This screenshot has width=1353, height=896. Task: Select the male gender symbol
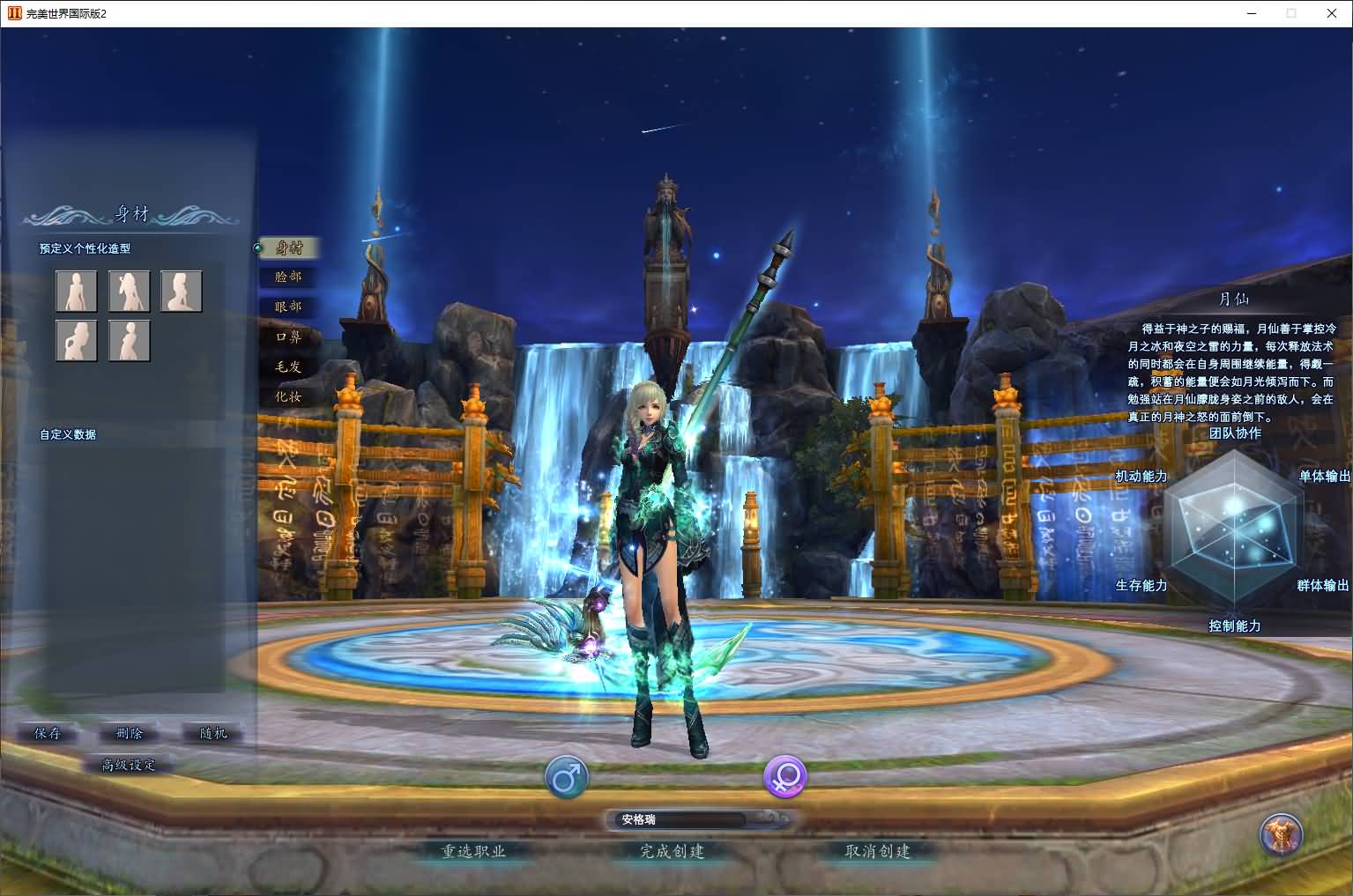[567, 777]
